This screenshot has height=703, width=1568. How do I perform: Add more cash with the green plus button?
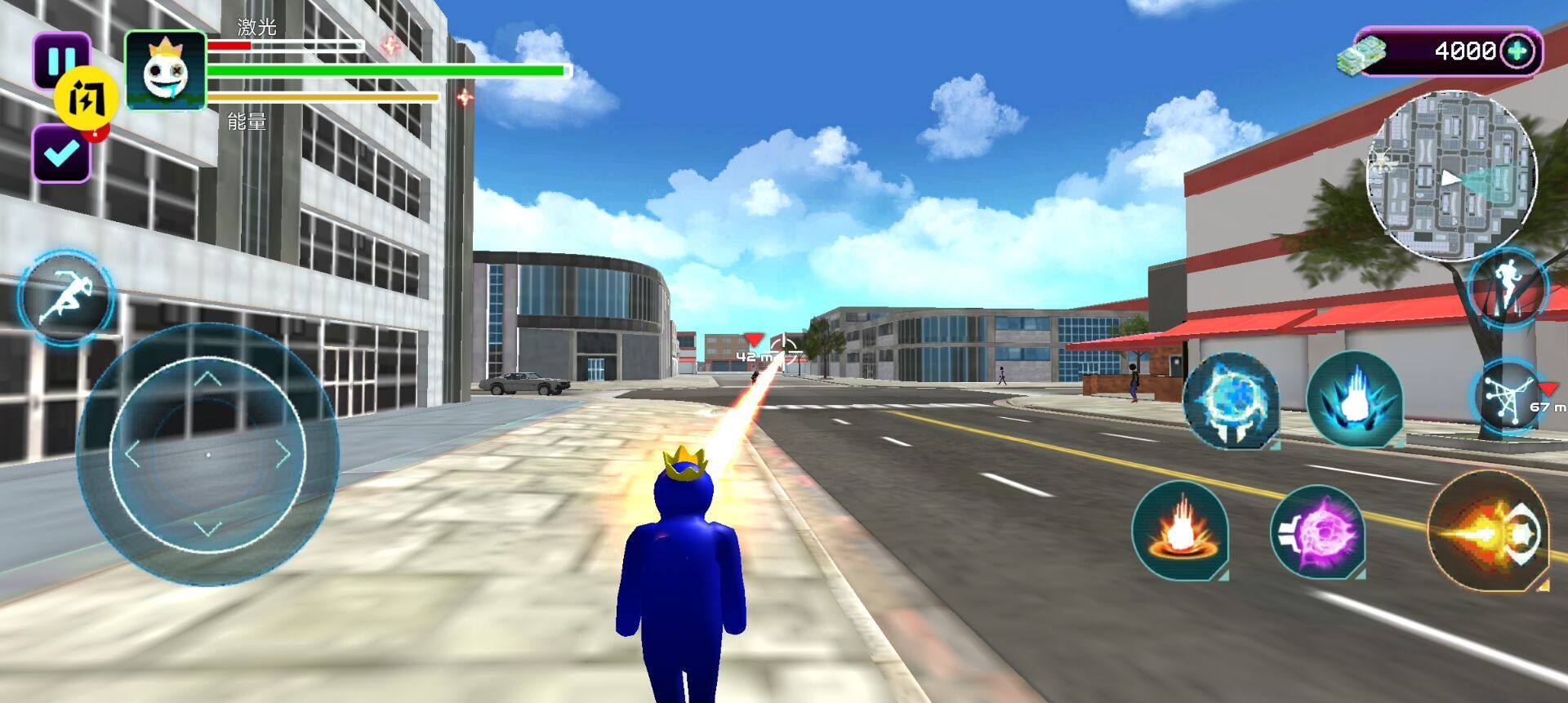(1517, 51)
